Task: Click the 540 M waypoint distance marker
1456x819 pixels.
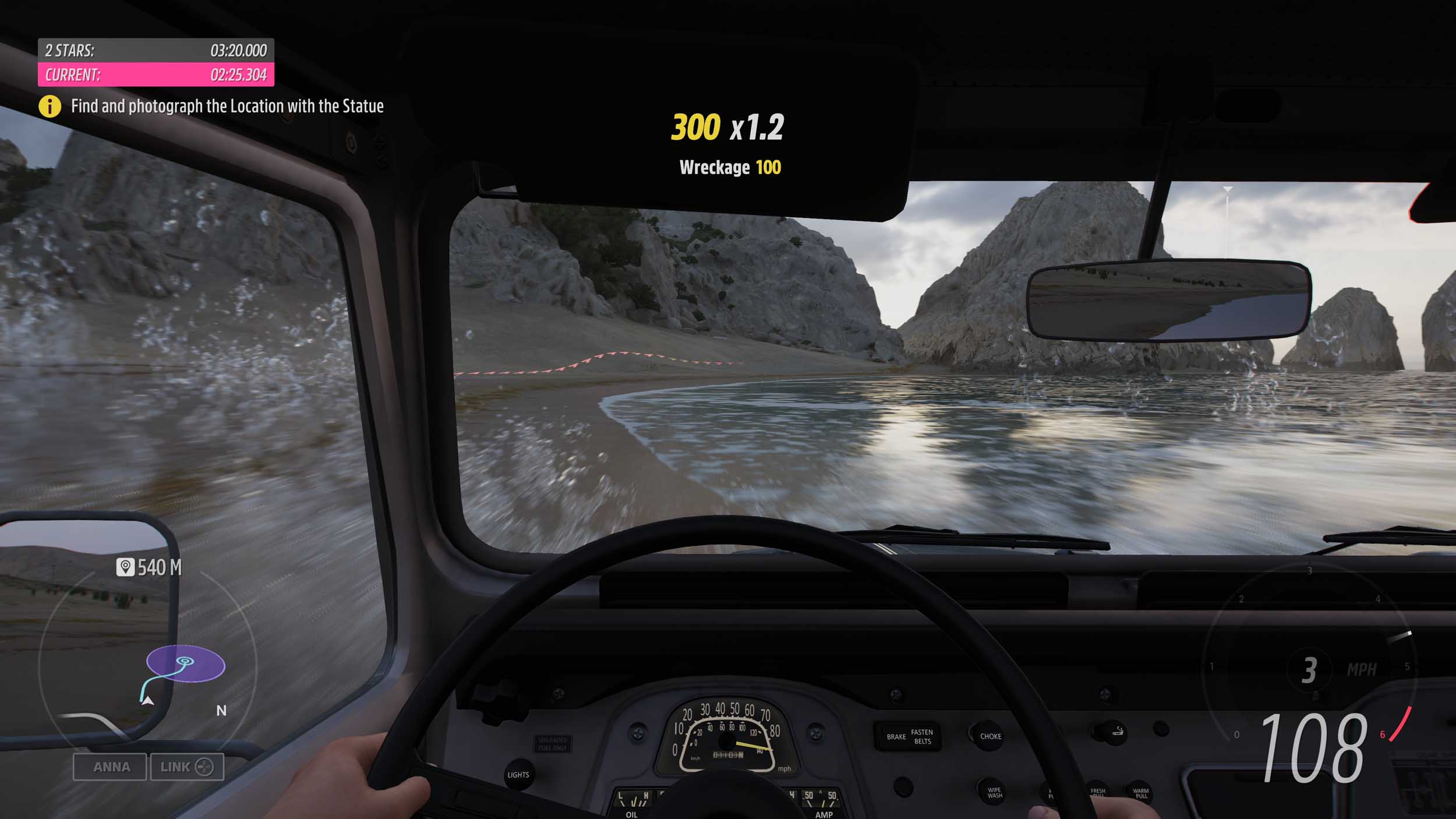Action: tap(150, 567)
